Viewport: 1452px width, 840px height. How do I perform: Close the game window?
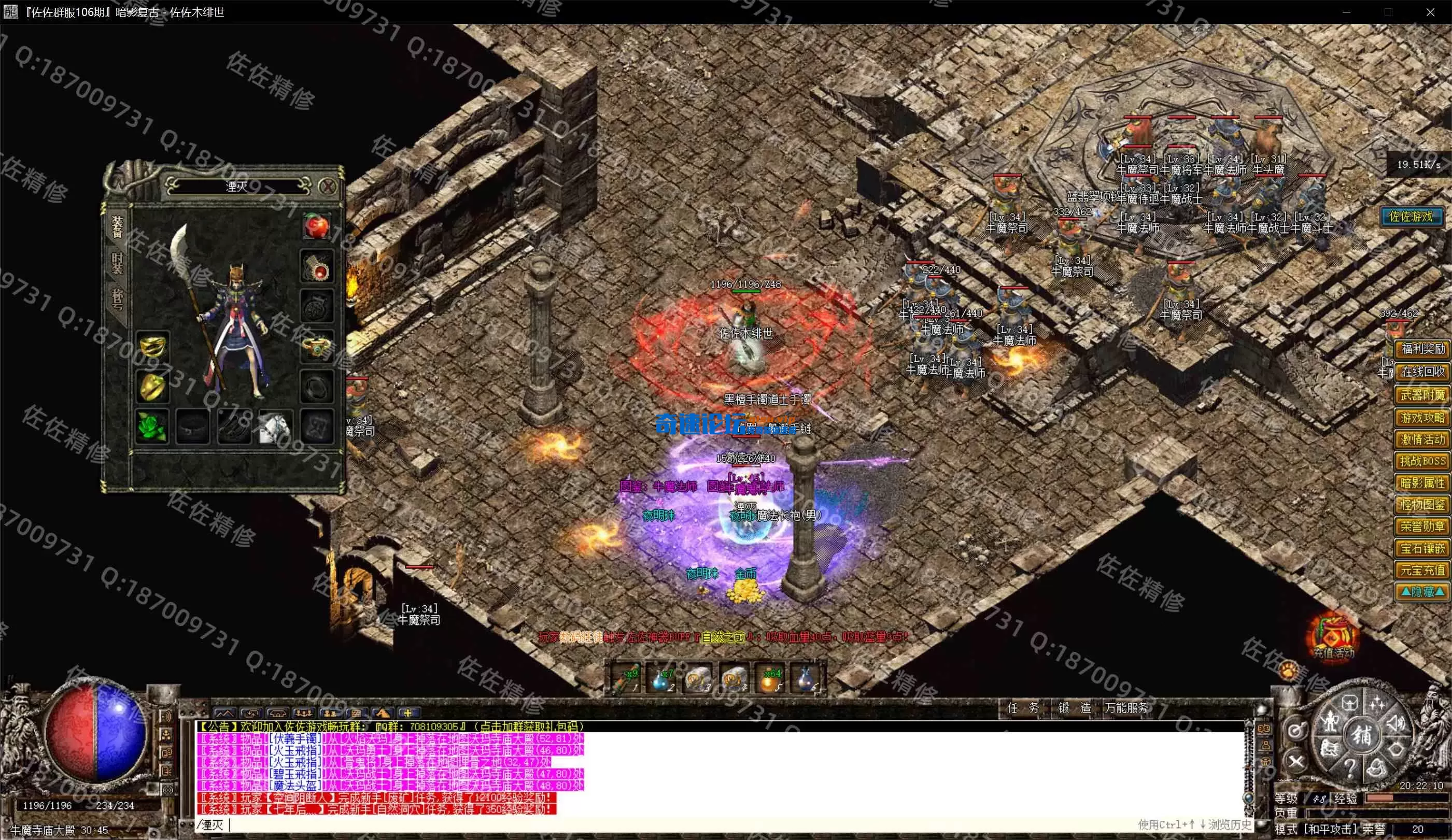click(x=1430, y=12)
